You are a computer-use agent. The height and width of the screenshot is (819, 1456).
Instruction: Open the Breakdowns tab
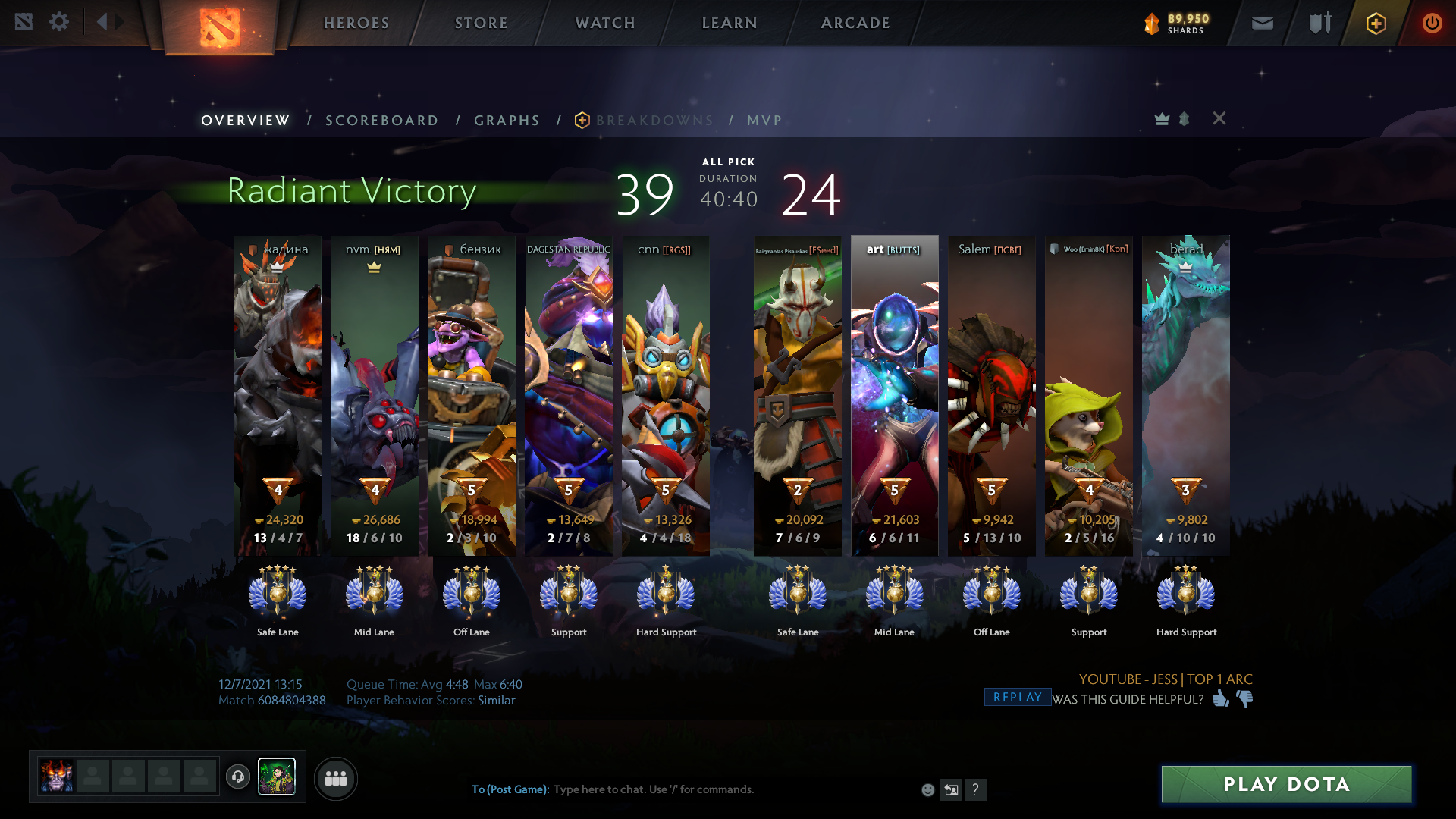(x=654, y=121)
